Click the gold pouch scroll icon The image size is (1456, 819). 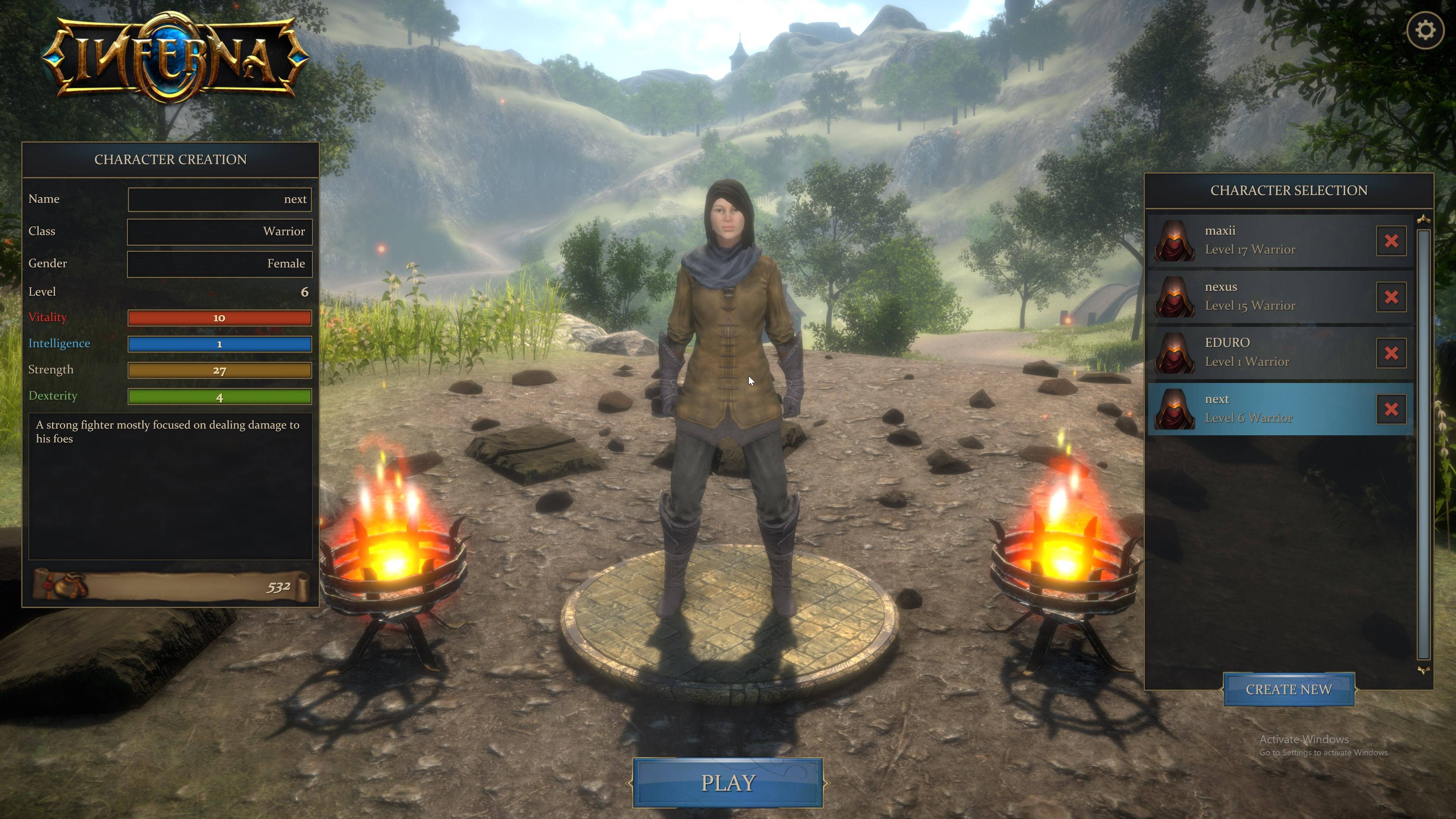[62, 587]
